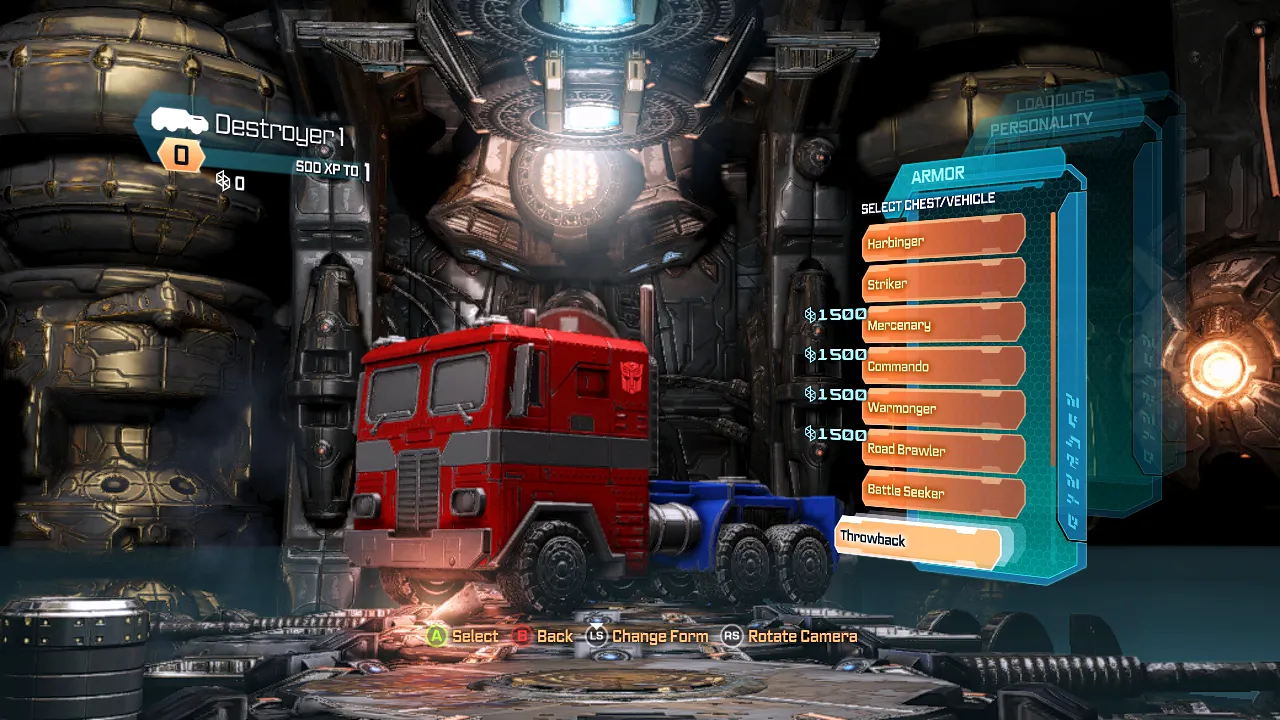Select the Commando chest/vehicle
The height and width of the screenshot is (720, 1280).
(942, 366)
